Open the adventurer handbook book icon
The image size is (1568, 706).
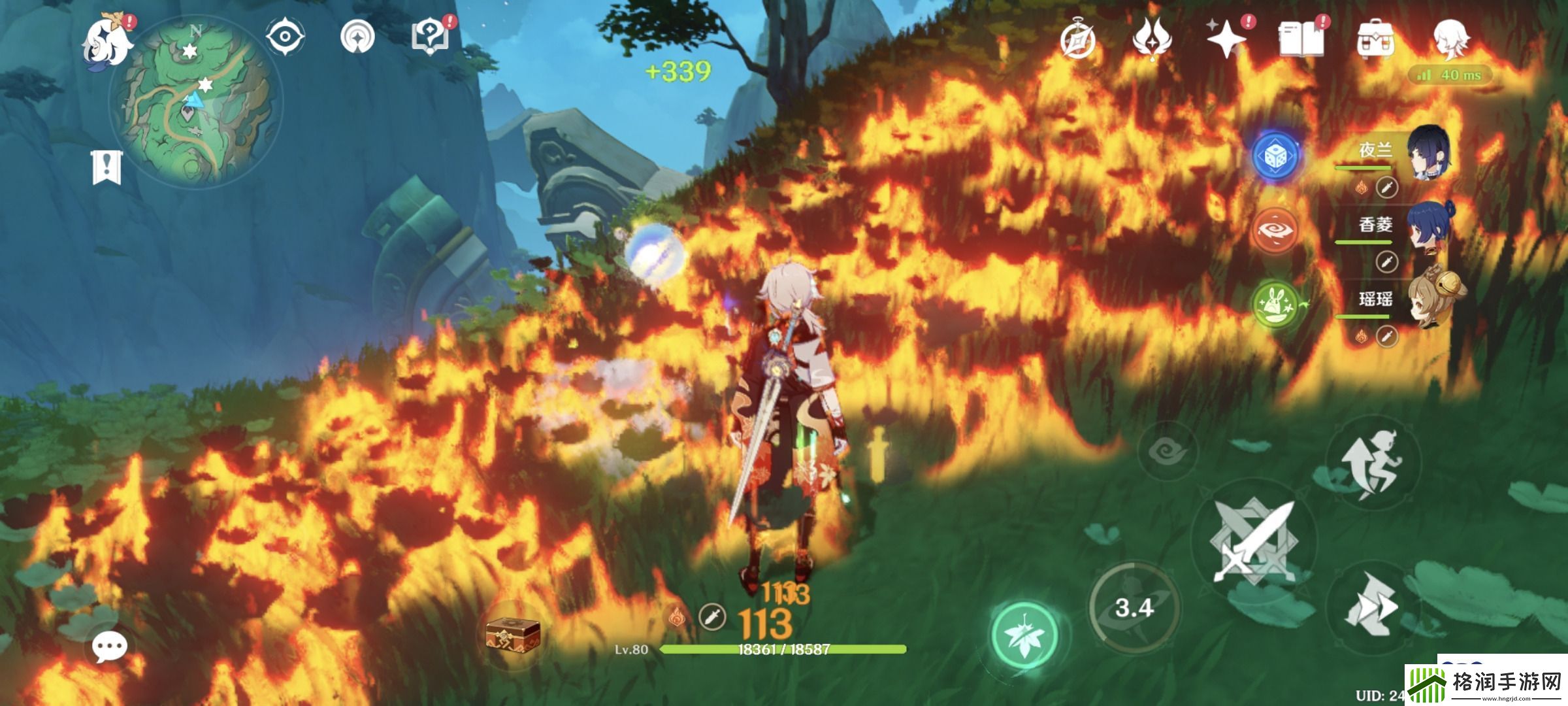point(1301,39)
